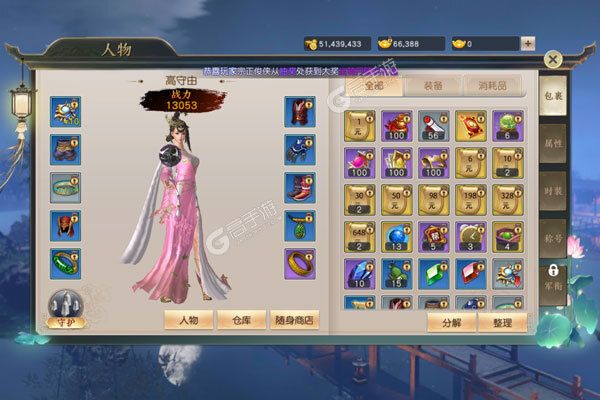
Task: Open the 仓库 (Warehouse) button
Action: click(x=243, y=320)
